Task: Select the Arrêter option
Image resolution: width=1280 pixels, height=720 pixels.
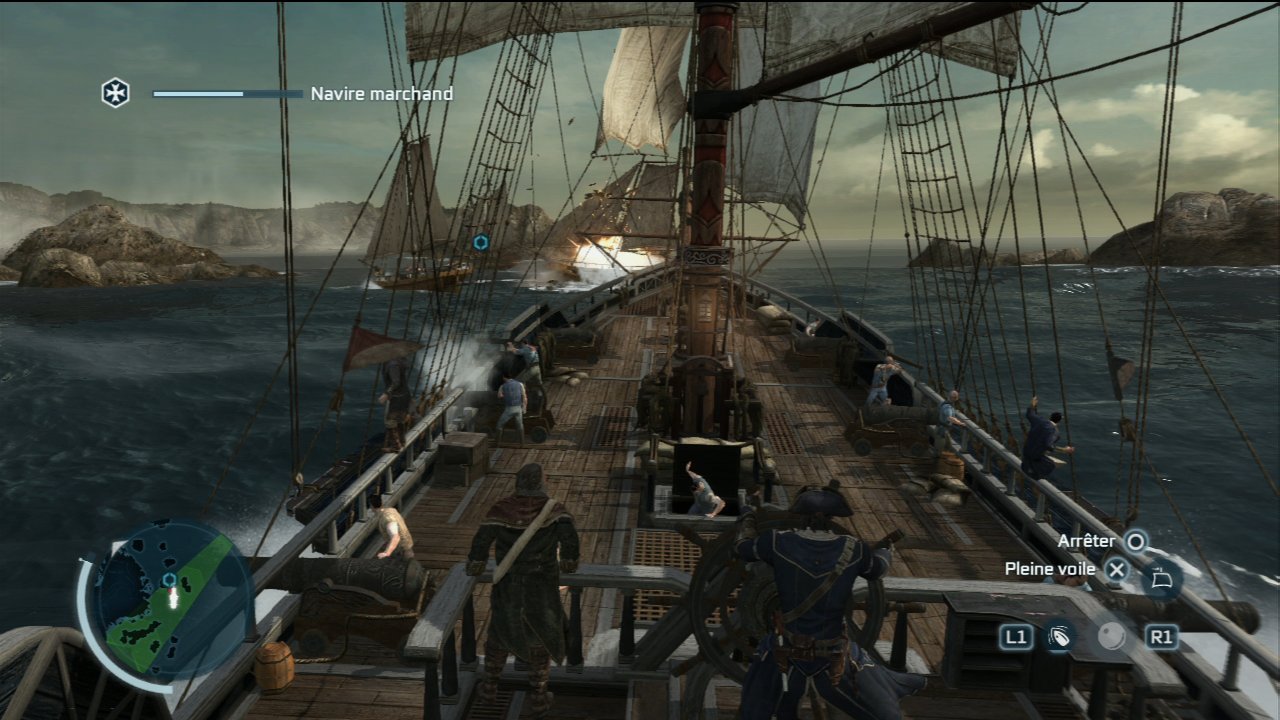Action: click(x=1086, y=541)
